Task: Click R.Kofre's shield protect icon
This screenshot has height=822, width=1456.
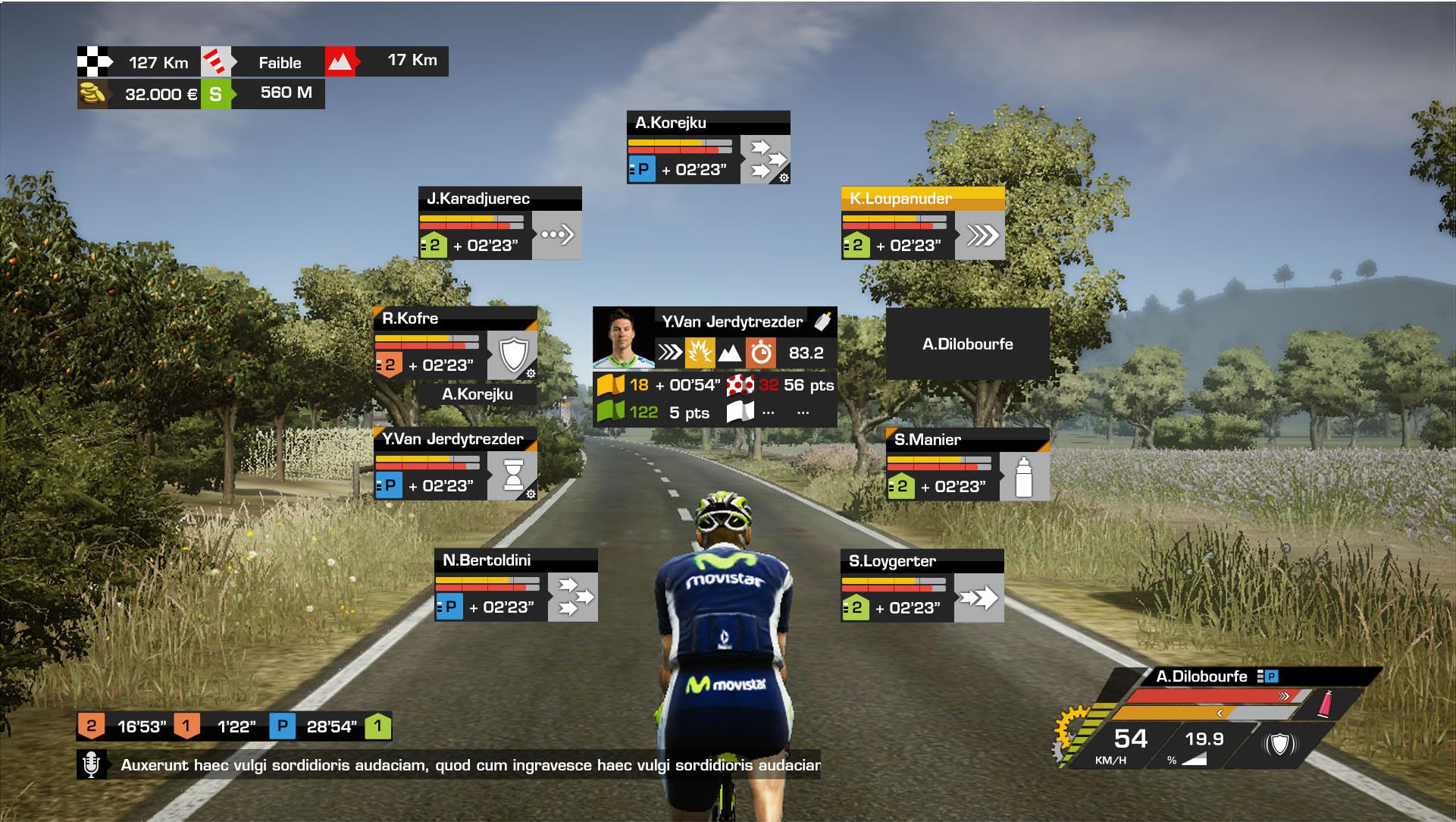Action: pyautogui.click(x=512, y=355)
